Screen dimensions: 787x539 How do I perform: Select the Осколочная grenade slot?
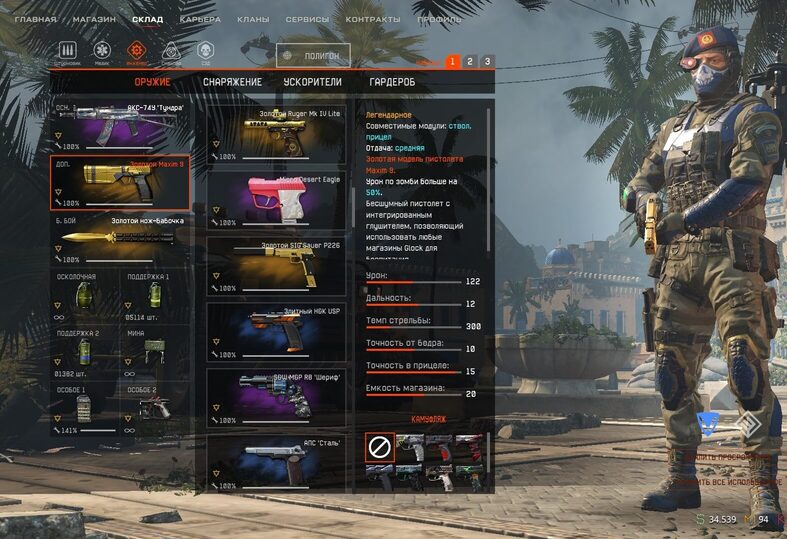pyautogui.click(x=85, y=297)
